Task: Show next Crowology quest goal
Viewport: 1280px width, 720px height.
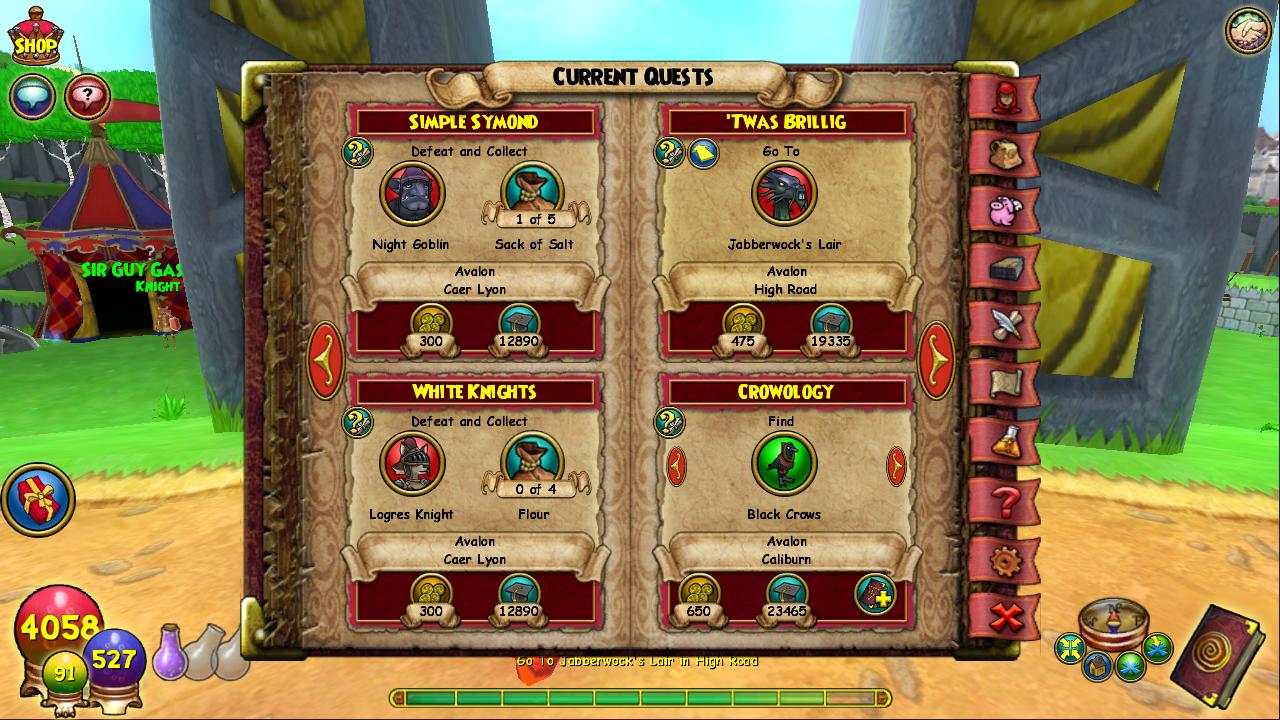Action: [896, 466]
